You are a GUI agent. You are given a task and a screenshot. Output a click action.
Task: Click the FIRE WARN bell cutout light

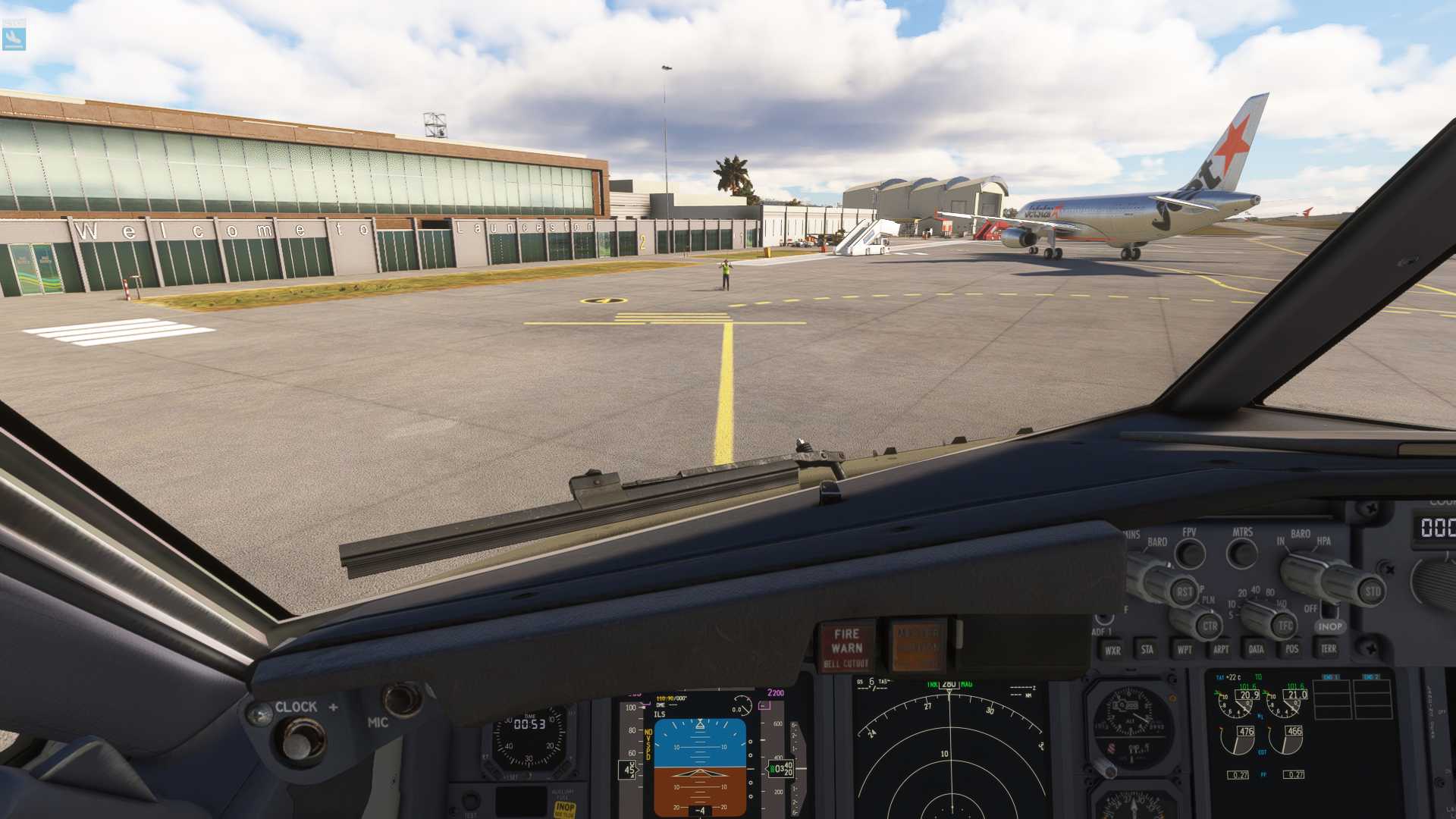(x=846, y=648)
